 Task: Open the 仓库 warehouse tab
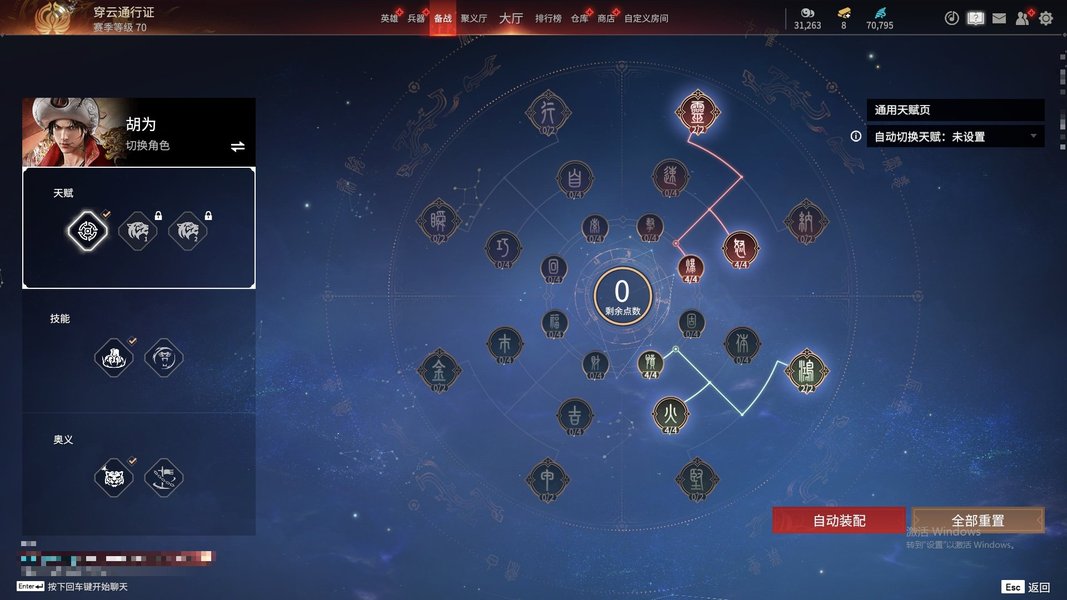click(x=580, y=18)
